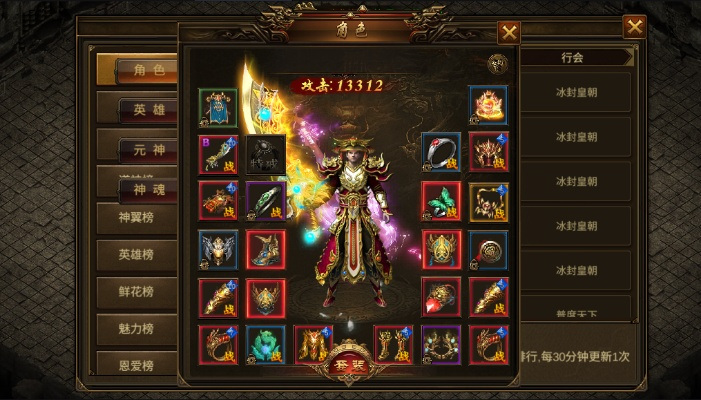Screen dimensions: 701x400
Task: Select the golden crown equipment slot
Action: [488, 105]
